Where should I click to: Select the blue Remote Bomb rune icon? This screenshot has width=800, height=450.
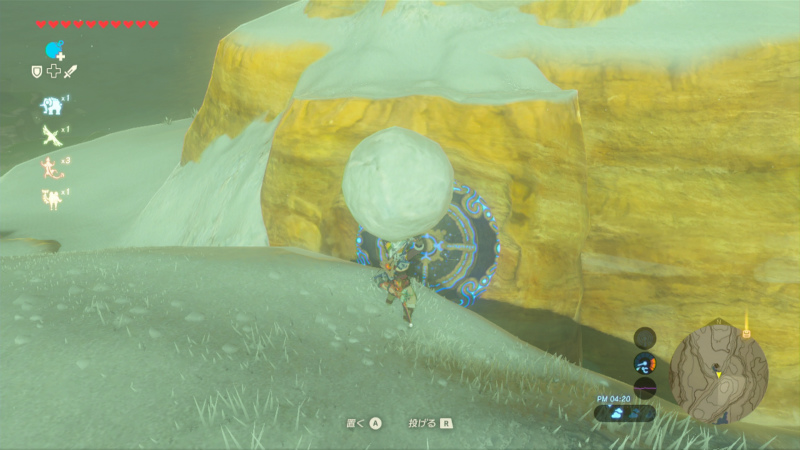pos(52,49)
